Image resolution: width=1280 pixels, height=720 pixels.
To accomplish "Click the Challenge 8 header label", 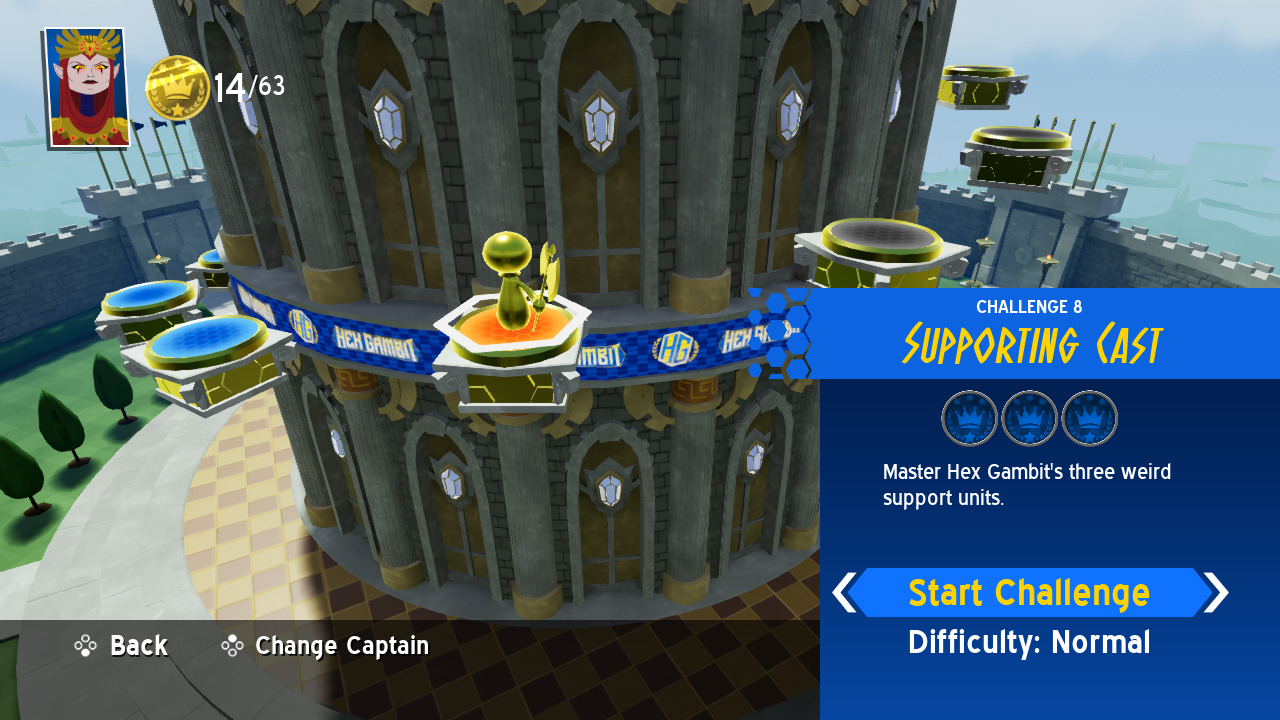I will [x=1029, y=307].
